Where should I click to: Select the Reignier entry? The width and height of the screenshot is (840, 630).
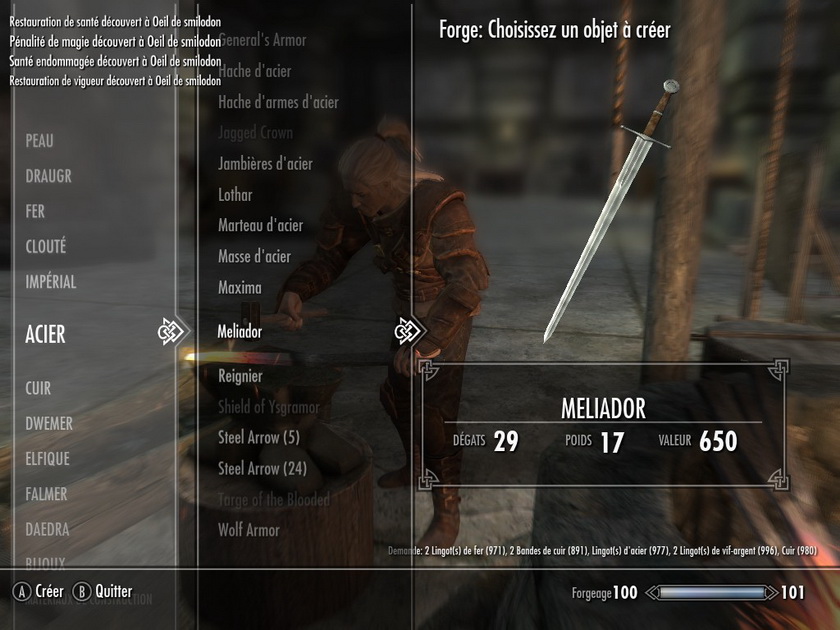tap(240, 377)
